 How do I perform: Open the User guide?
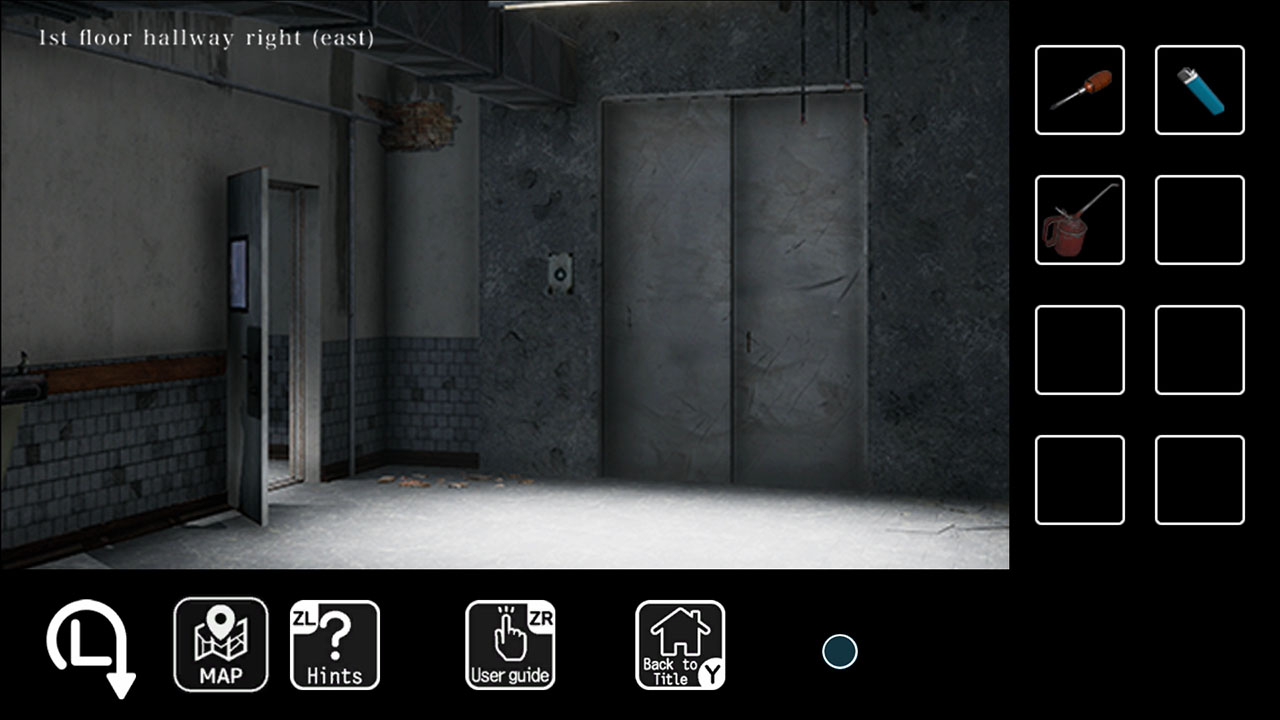coord(510,645)
